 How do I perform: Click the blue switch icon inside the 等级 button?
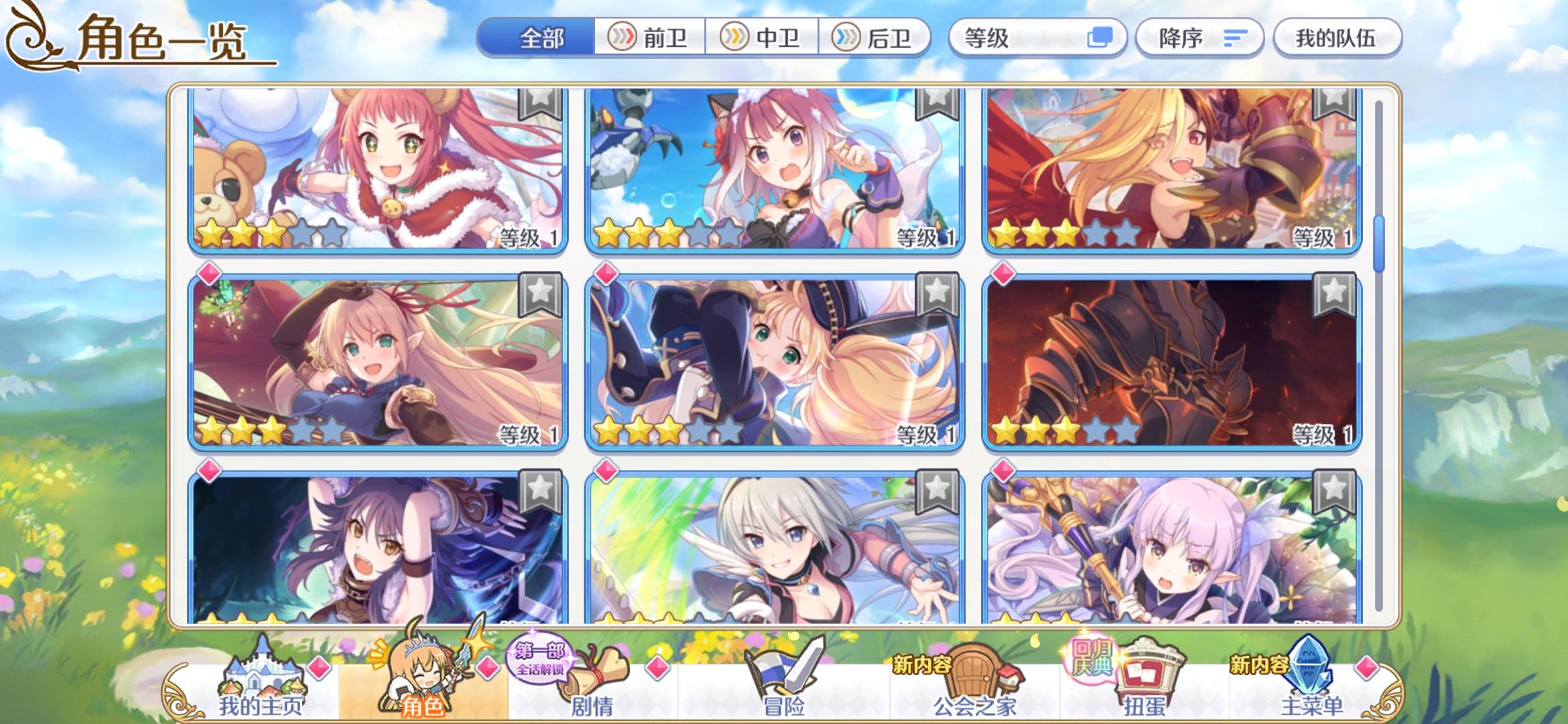tap(1100, 38)
